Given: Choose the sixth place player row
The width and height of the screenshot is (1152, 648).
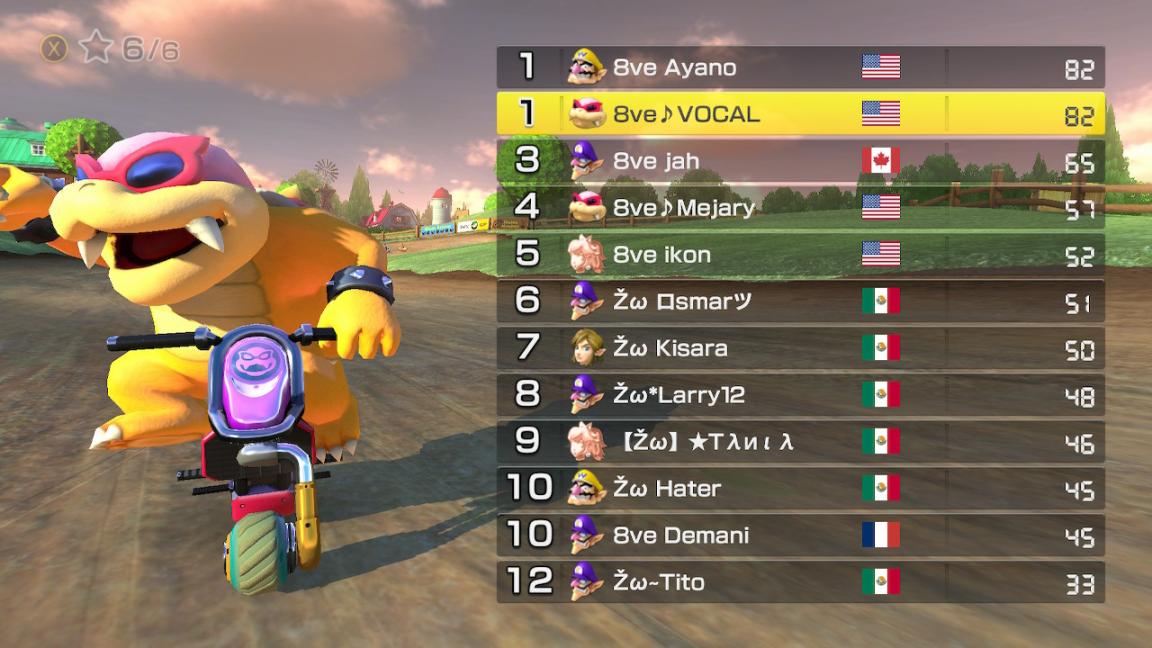Looking at the screenshot, I should coord(800,301).
